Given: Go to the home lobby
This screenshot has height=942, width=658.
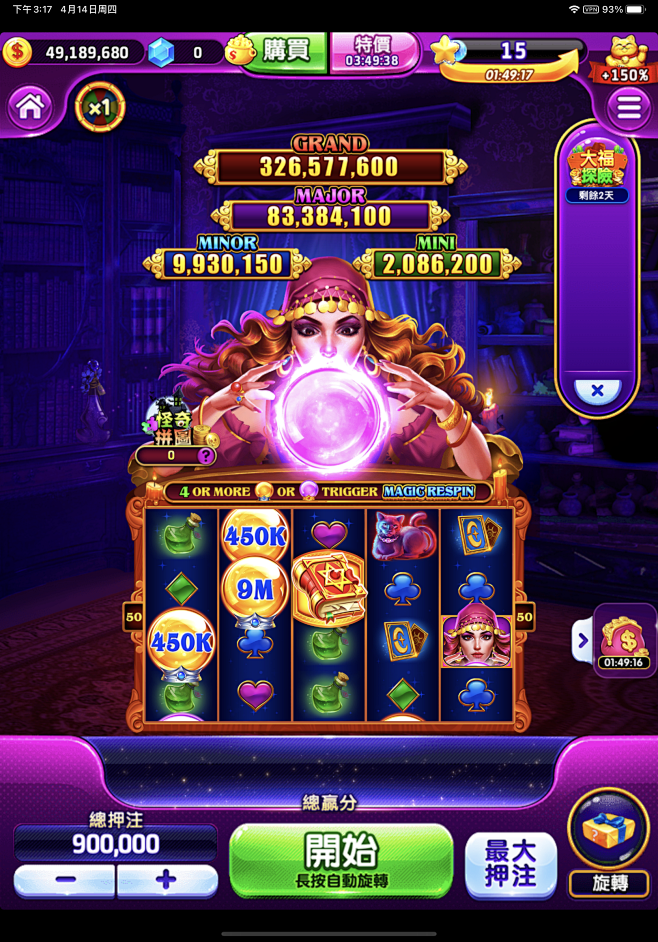Looking at the screenshot, I should click(x=30, y=106).
